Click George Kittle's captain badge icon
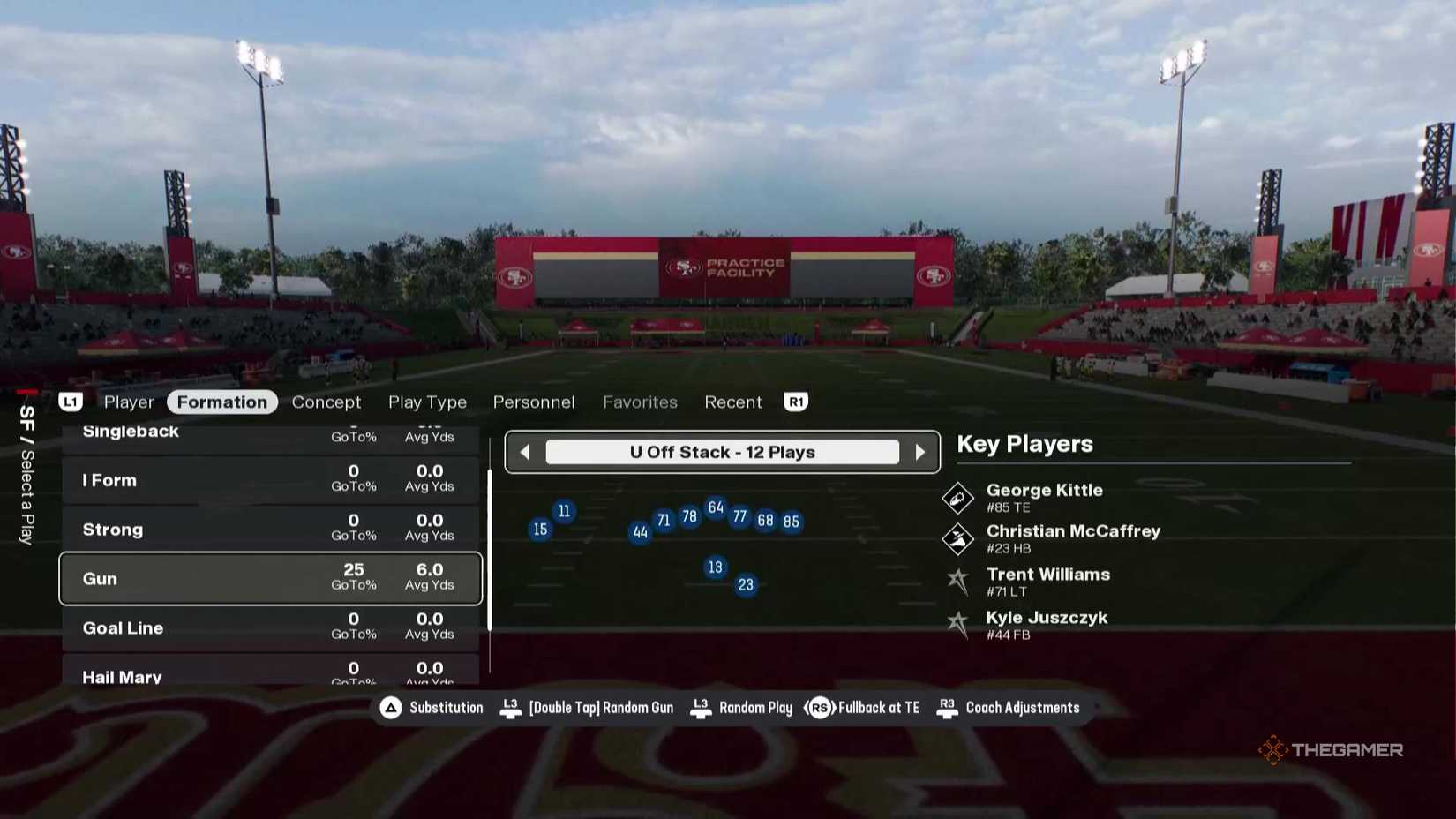Screen dimensions: 1456x819 point(959,497)
